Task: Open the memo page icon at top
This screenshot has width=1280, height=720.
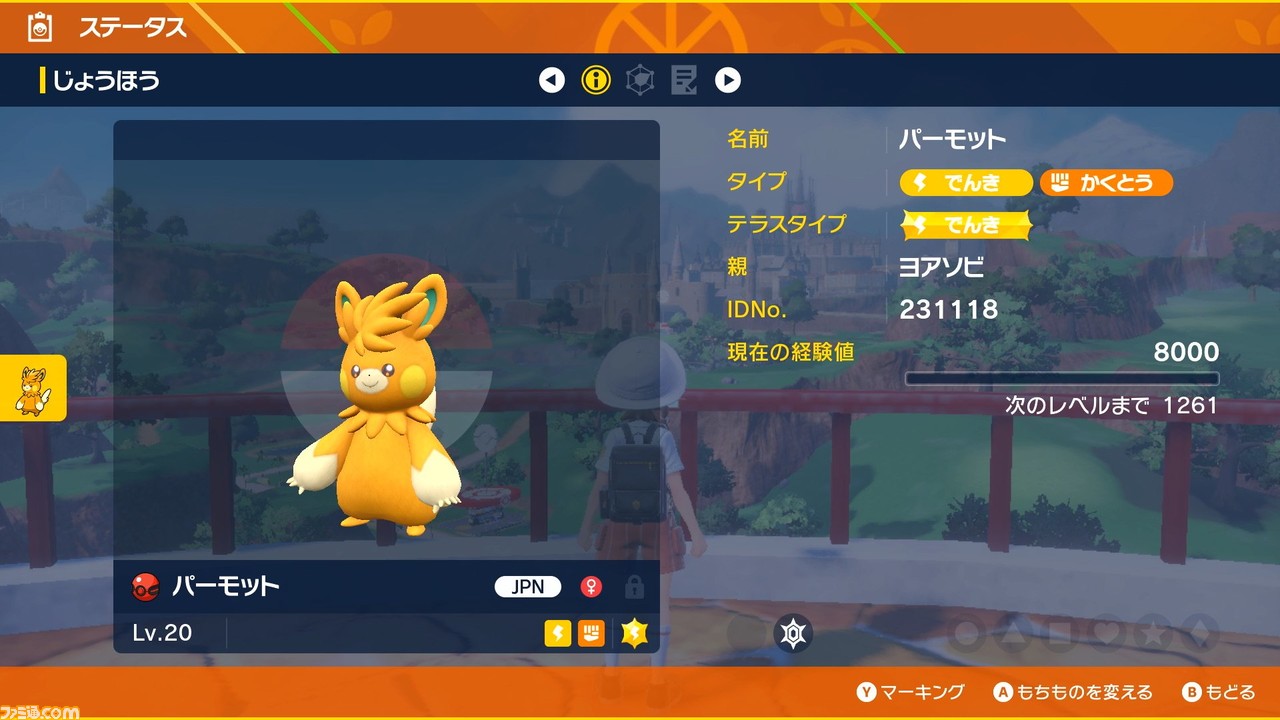Action: tap(684, 80)
